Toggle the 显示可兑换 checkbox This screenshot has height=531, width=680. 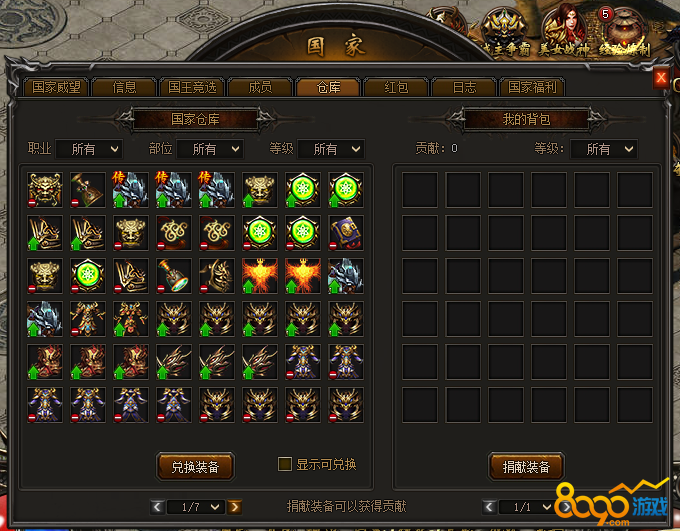point(285,464)
